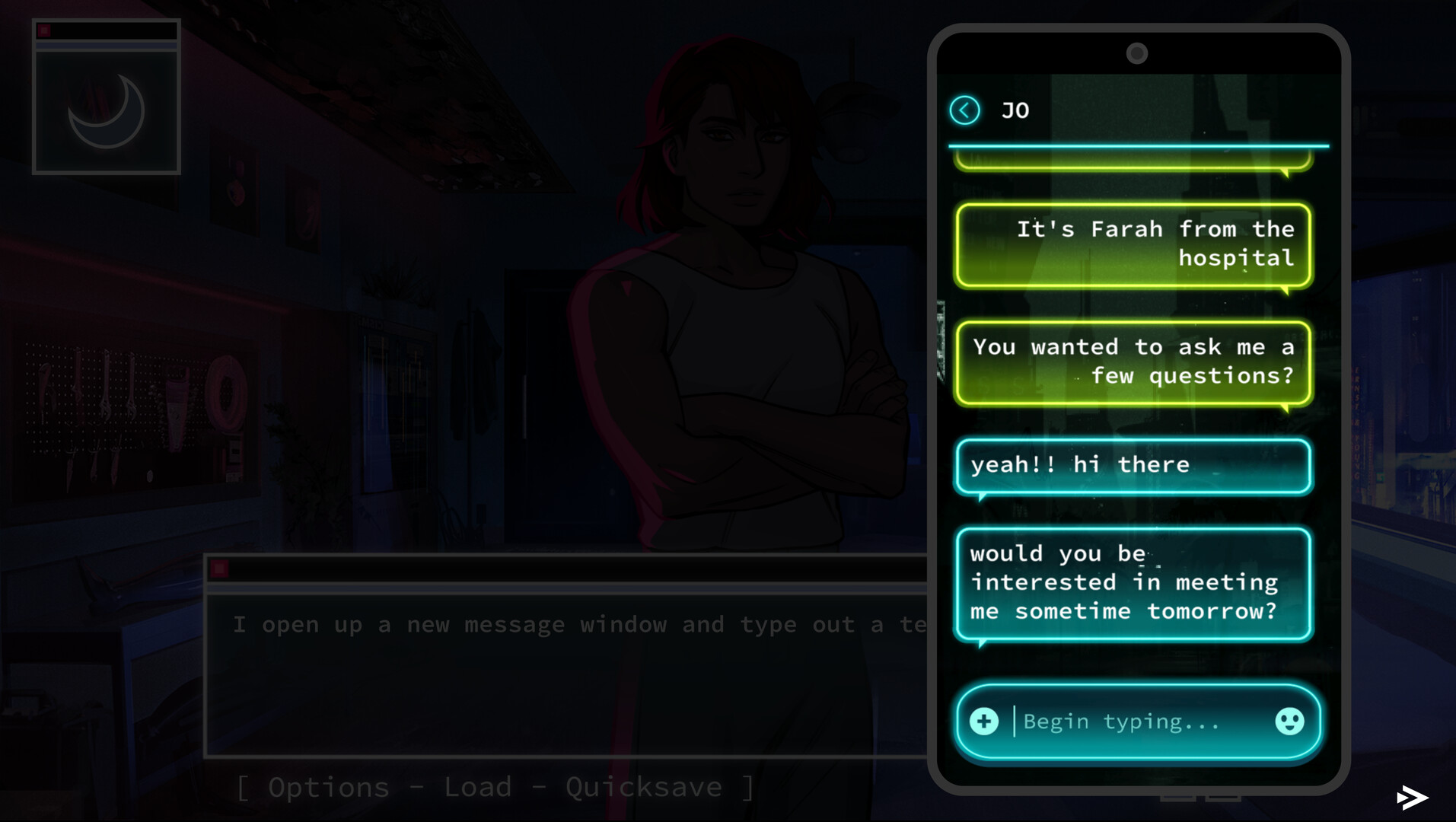Tap the back arrow beside the JO header
This screenshot has height=822, width=1456.
coord(964,110)
